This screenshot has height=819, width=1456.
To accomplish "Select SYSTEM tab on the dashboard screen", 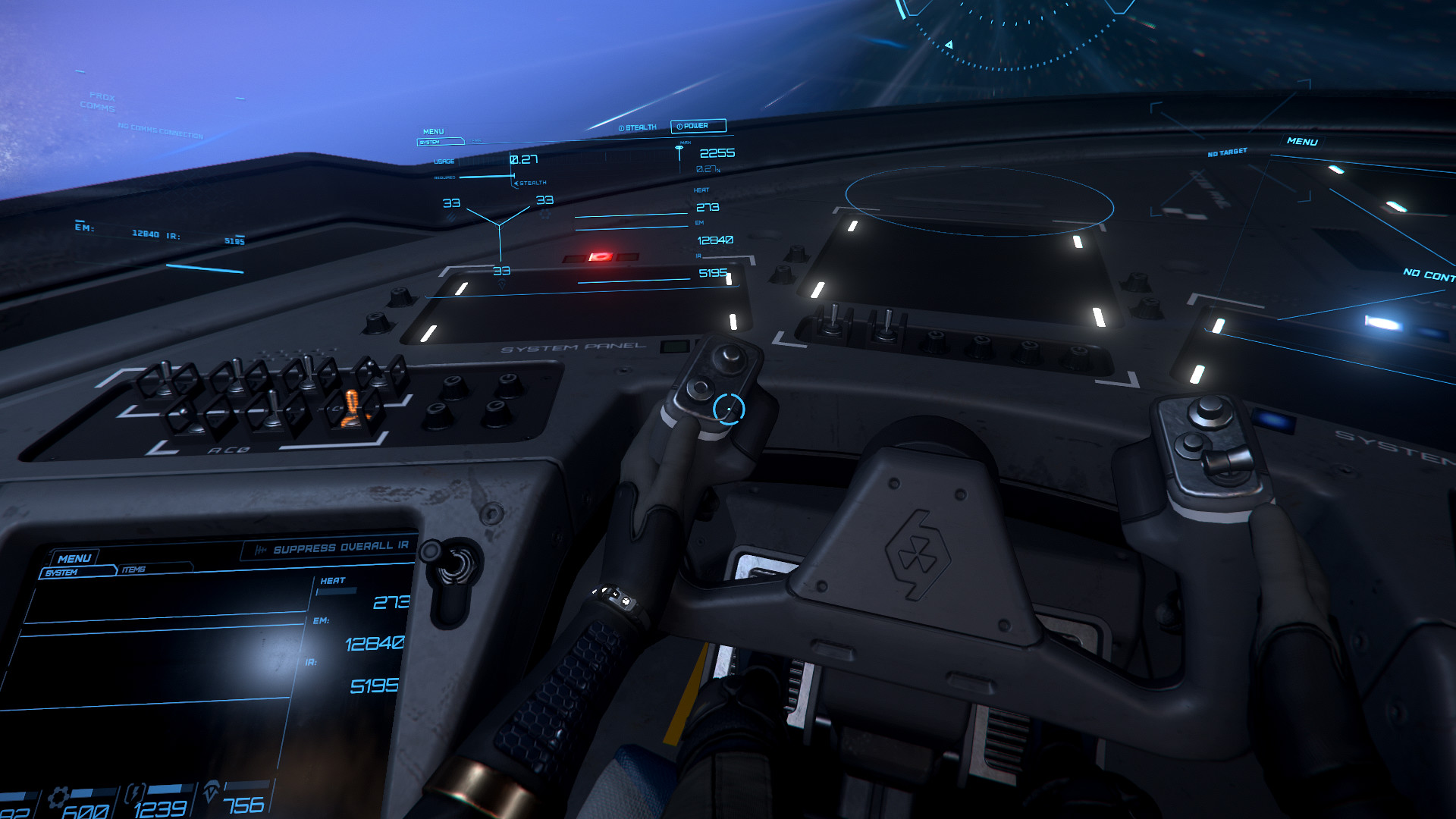I will 63,573.
